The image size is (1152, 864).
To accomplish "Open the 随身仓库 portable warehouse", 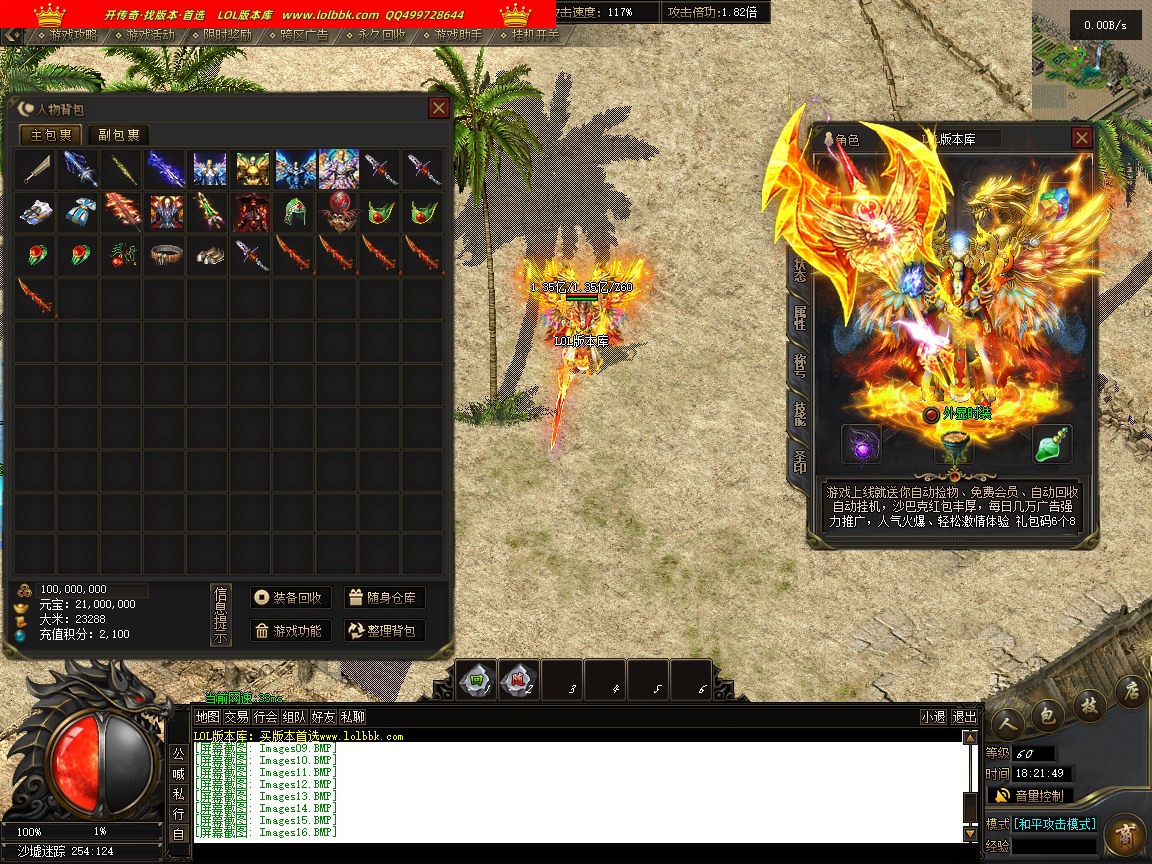I will (385, 598).
